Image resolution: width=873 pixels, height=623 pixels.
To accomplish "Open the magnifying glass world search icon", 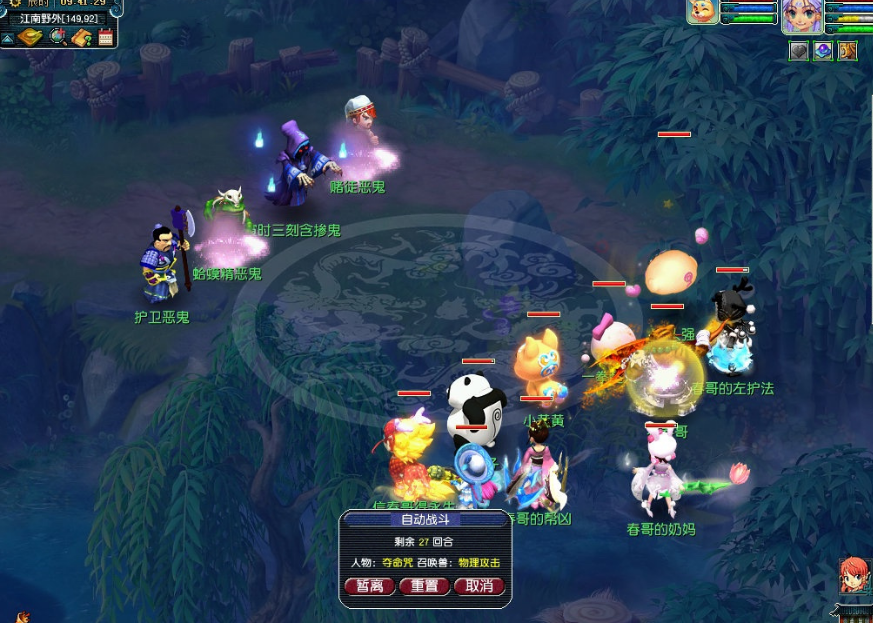I will (x=57, y=38).
